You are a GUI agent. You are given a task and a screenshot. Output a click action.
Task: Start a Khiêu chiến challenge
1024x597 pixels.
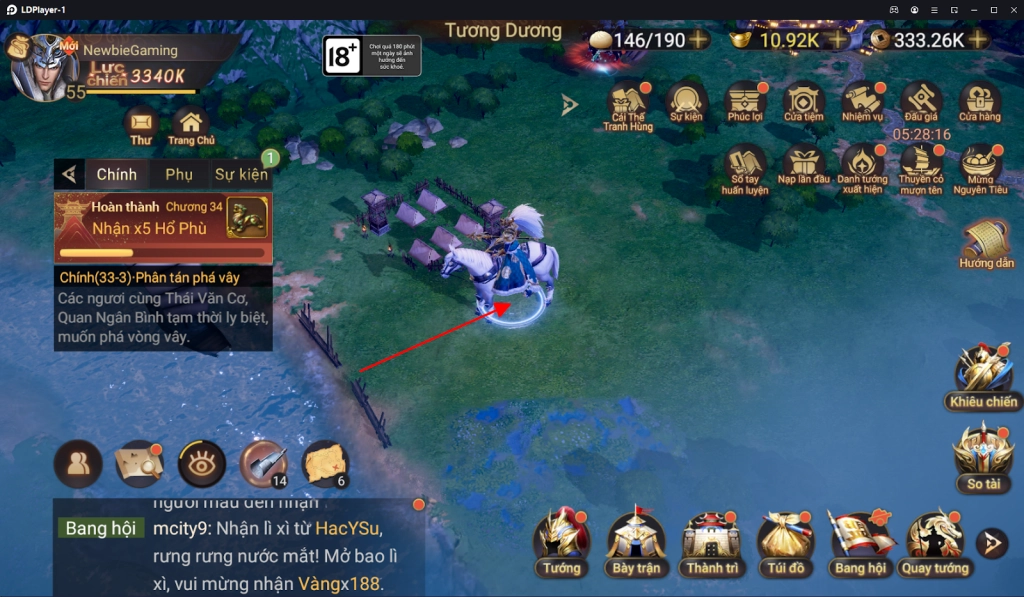coord(983,373)
